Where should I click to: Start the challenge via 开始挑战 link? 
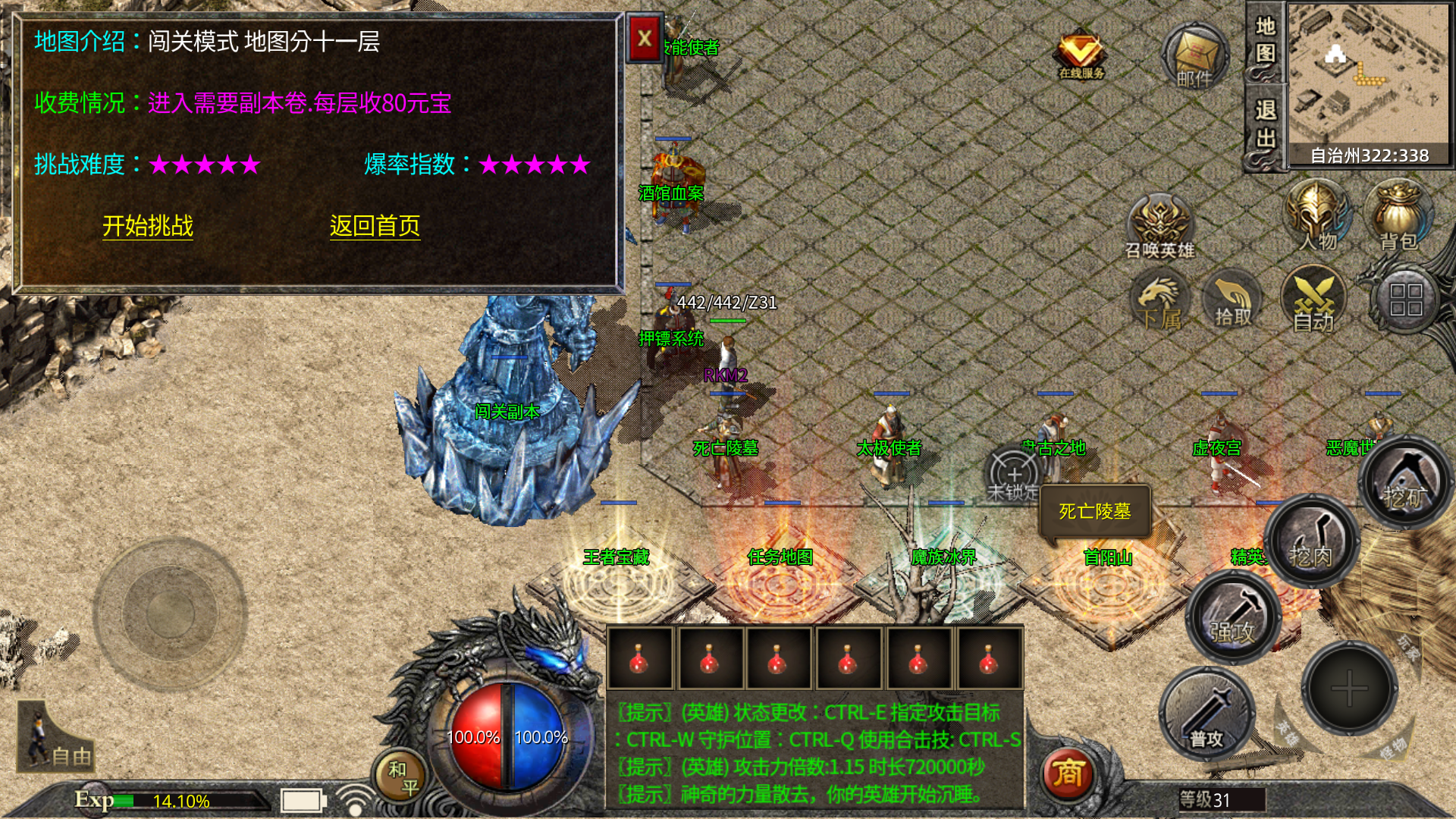click(x=148, y=226)
